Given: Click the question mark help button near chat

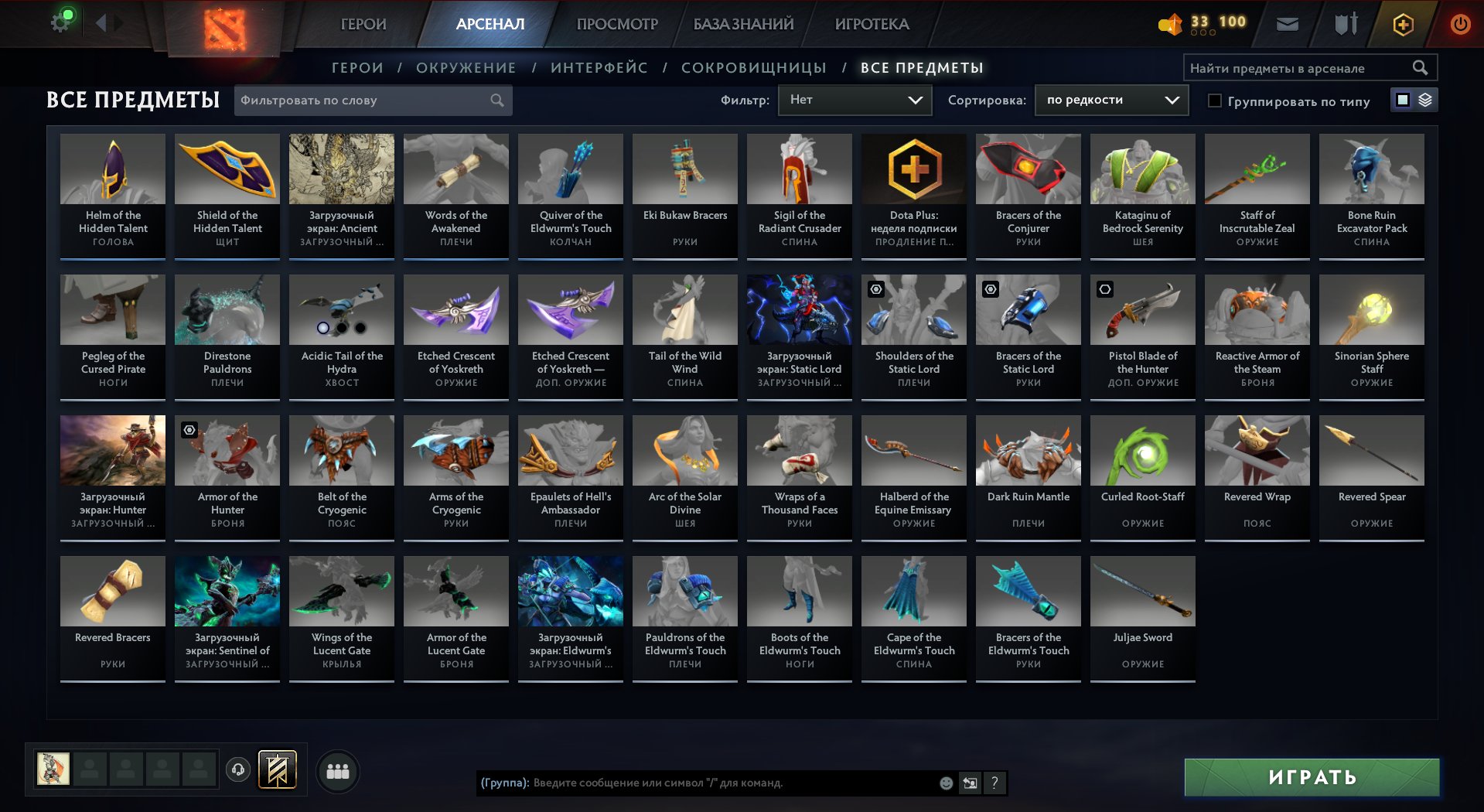Looking at the screenshot, I should point(994,783).
